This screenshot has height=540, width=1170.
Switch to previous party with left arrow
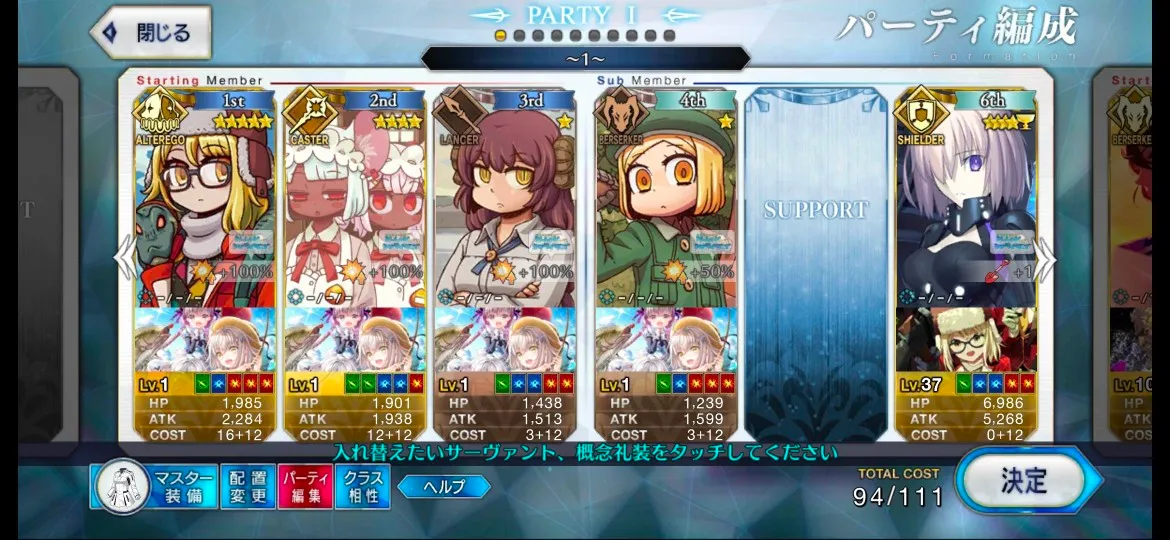coord(124,260)
